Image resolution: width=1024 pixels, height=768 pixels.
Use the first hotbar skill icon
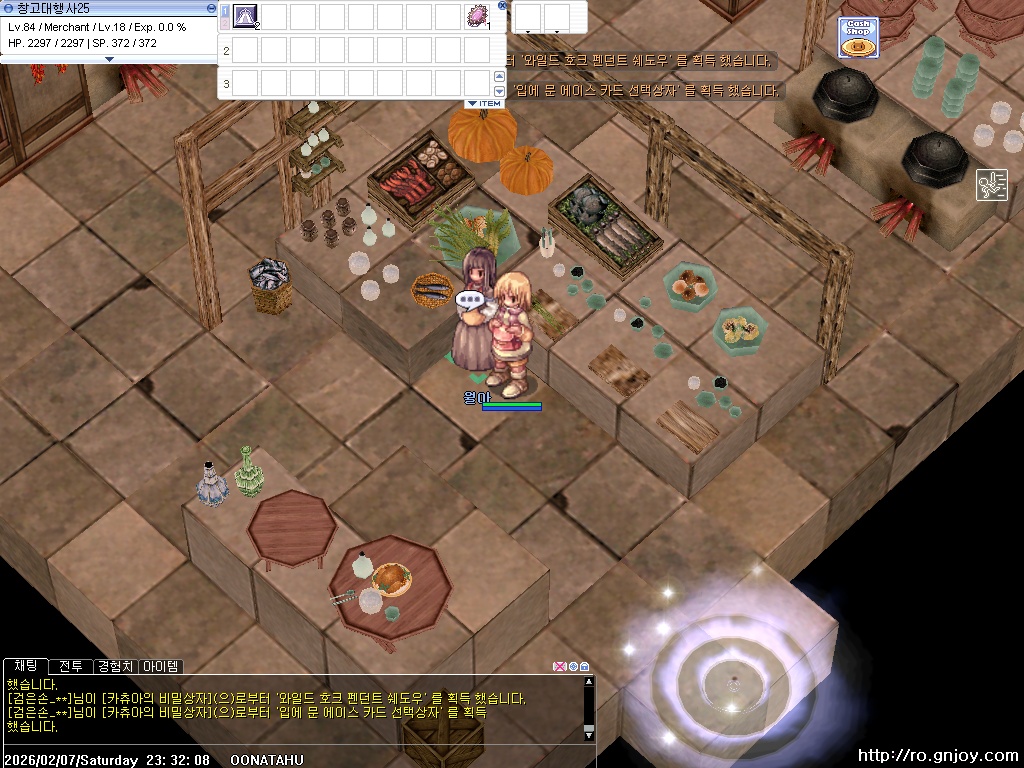[245, 16]
